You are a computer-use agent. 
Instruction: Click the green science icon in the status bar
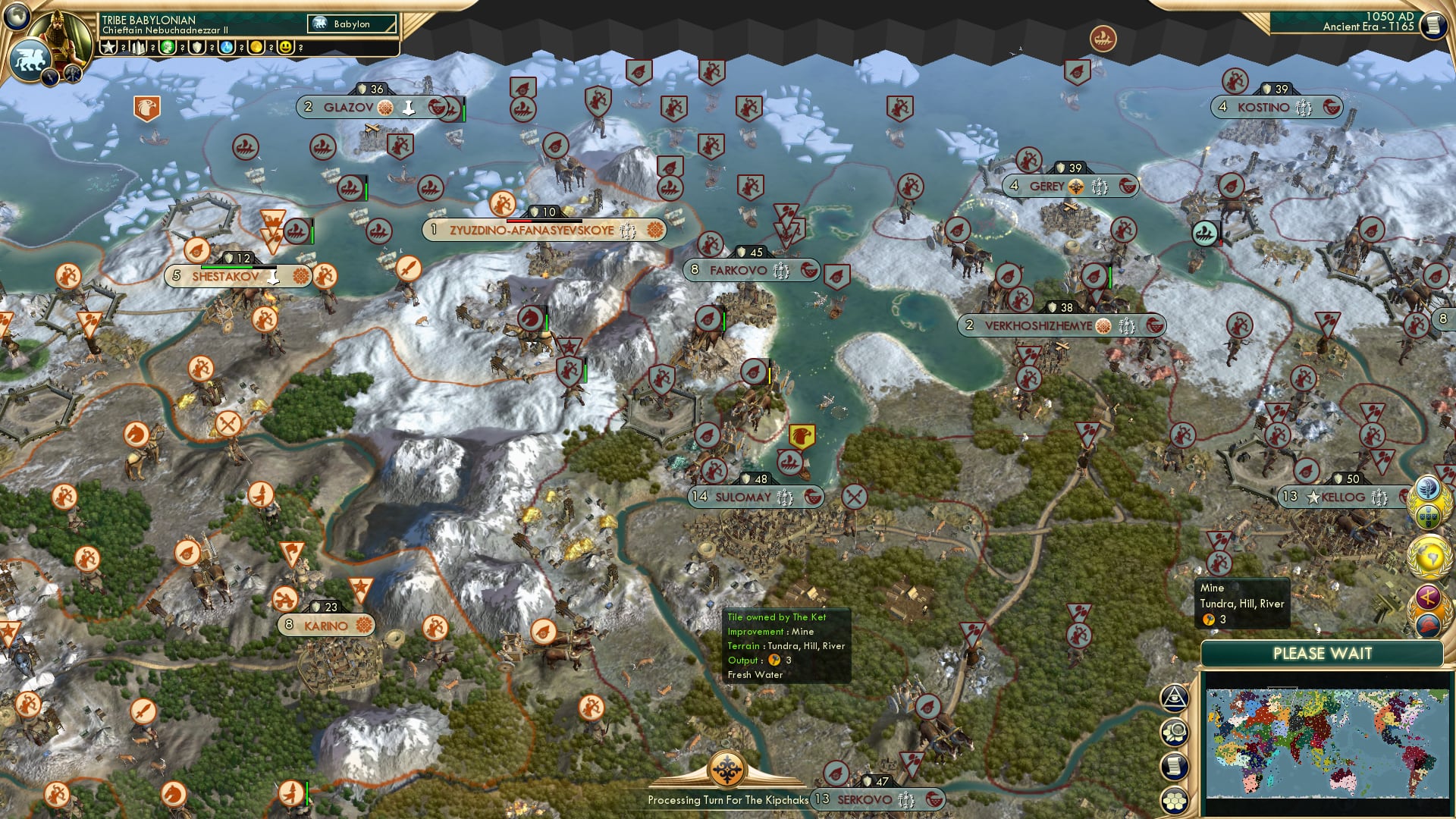pos(167,47)
